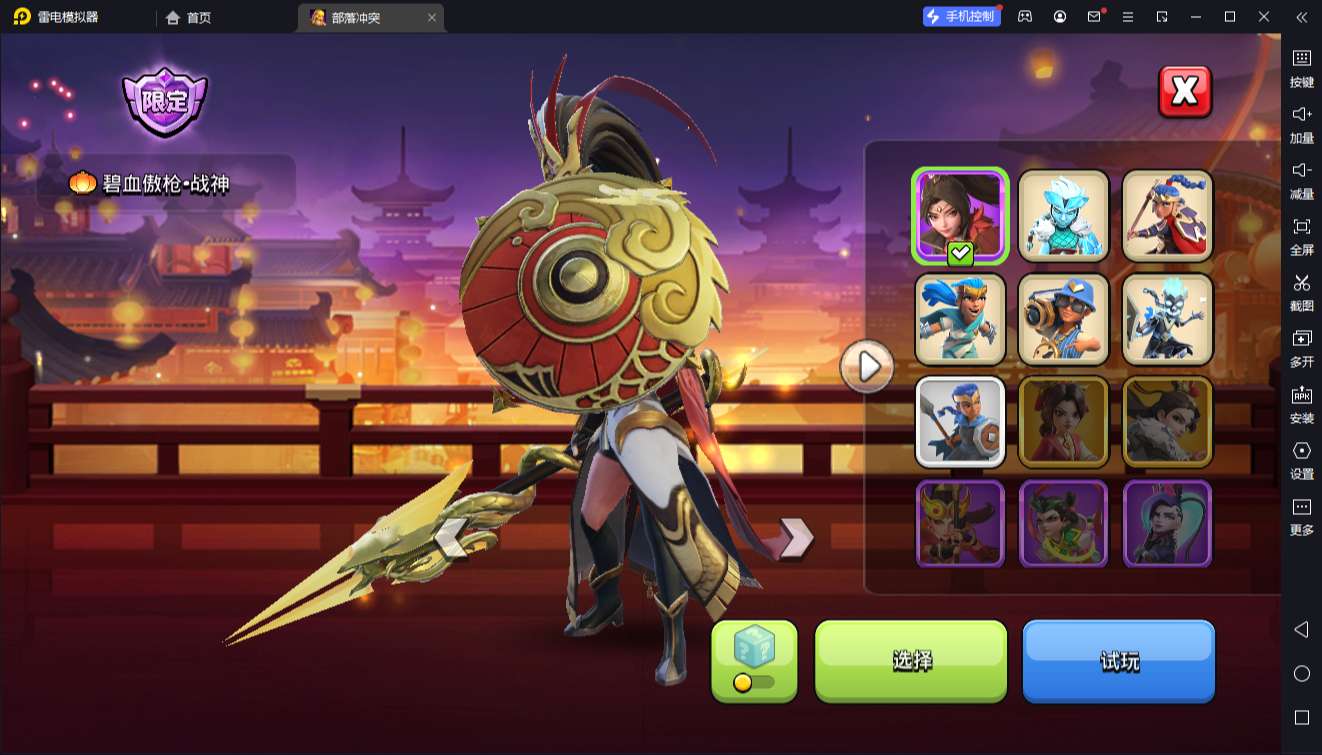The image size is (1322, 755).
Task: Show the next skin with right chevron
Action: pos(796,538)
